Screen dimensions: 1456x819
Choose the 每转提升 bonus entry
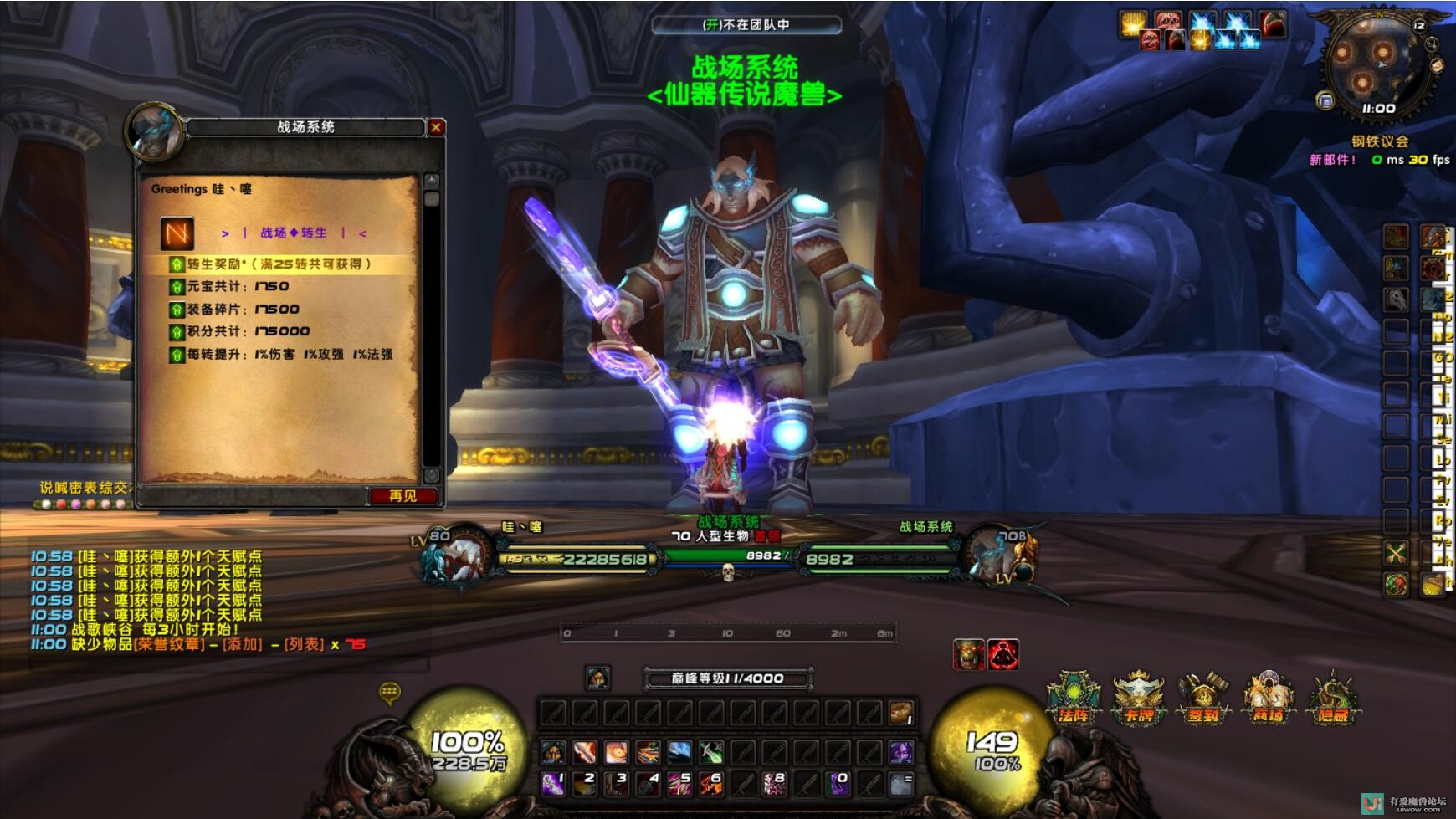point(289,355)
